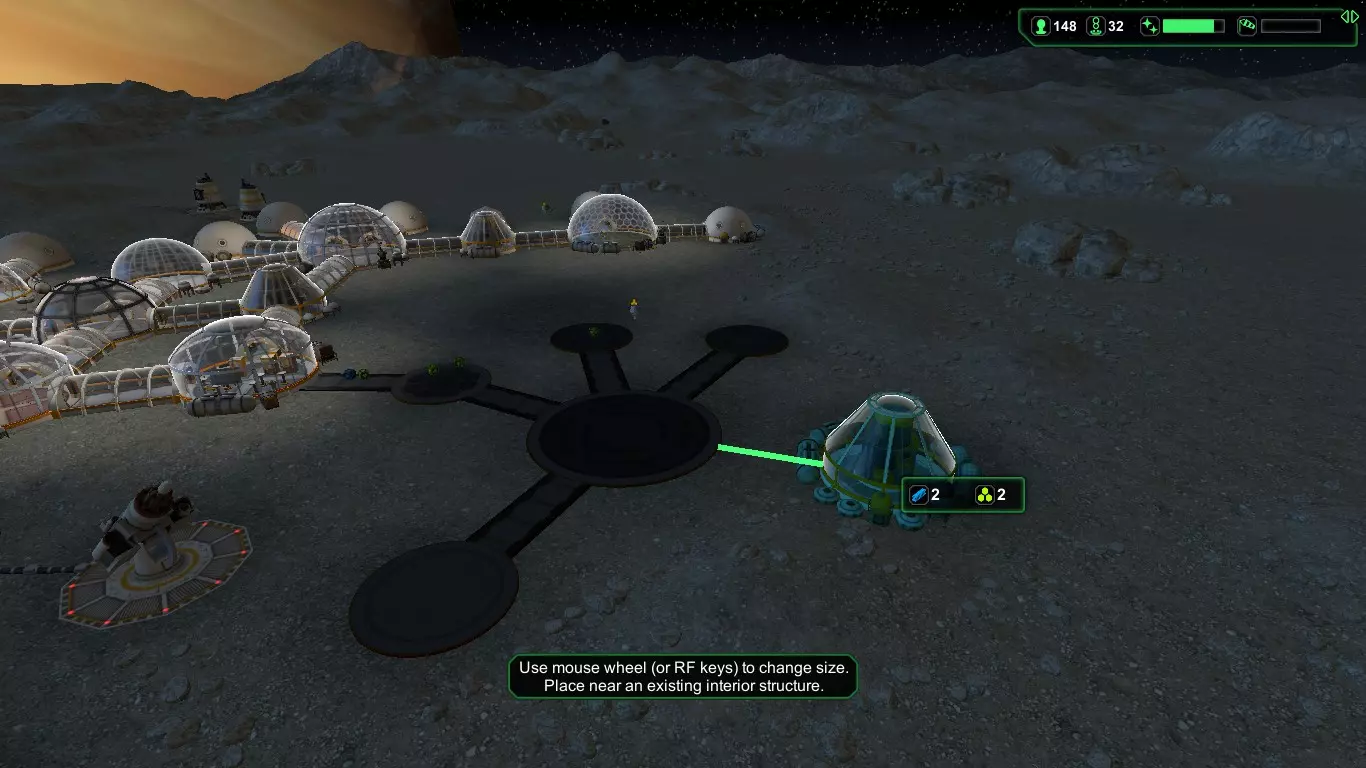
Task: Select the bot count icon
Action: tap(1095, 27)
